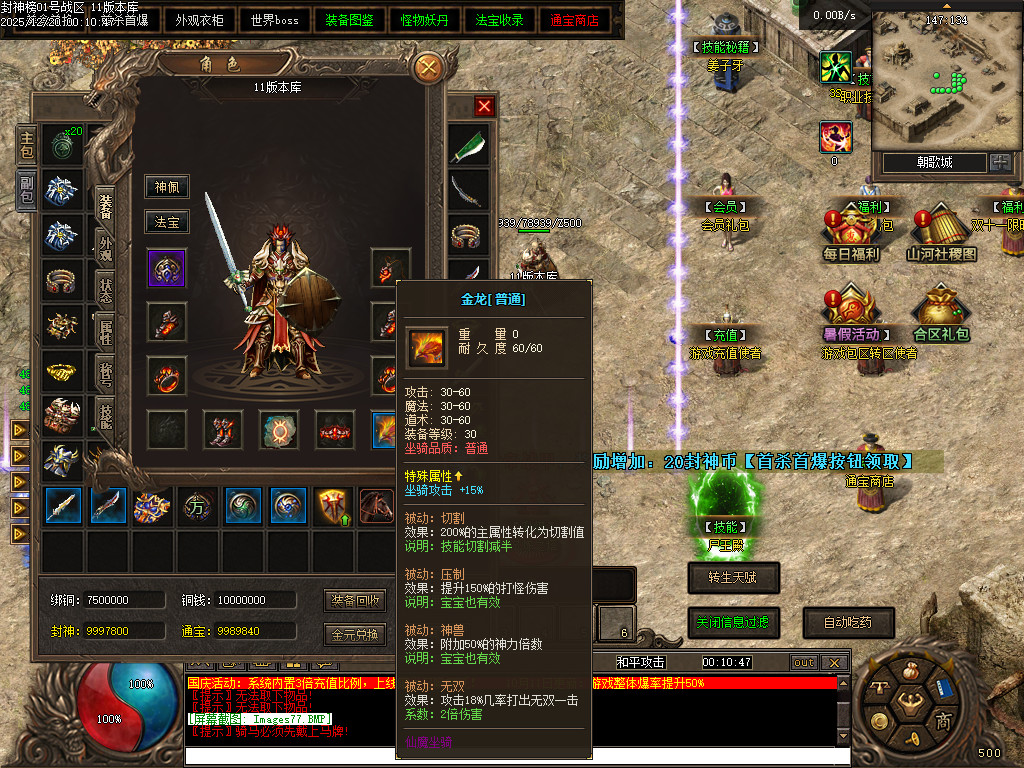The image size is (1024, 768).
Task: Click the 转生天赋 rebirth talent button
Action: [x=733, y=577]
